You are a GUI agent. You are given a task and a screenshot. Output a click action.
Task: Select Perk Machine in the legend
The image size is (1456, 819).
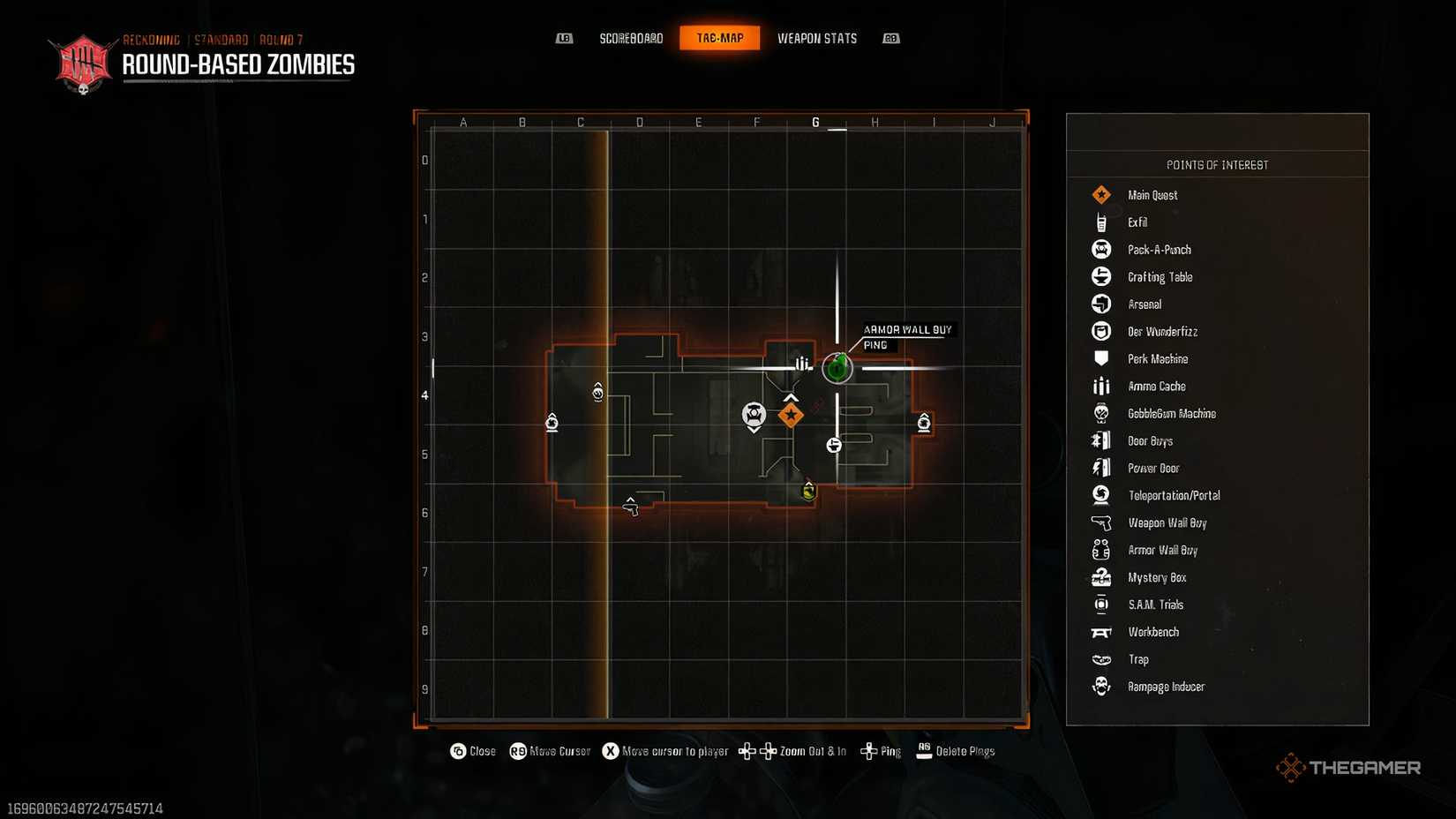point(1157,359)
